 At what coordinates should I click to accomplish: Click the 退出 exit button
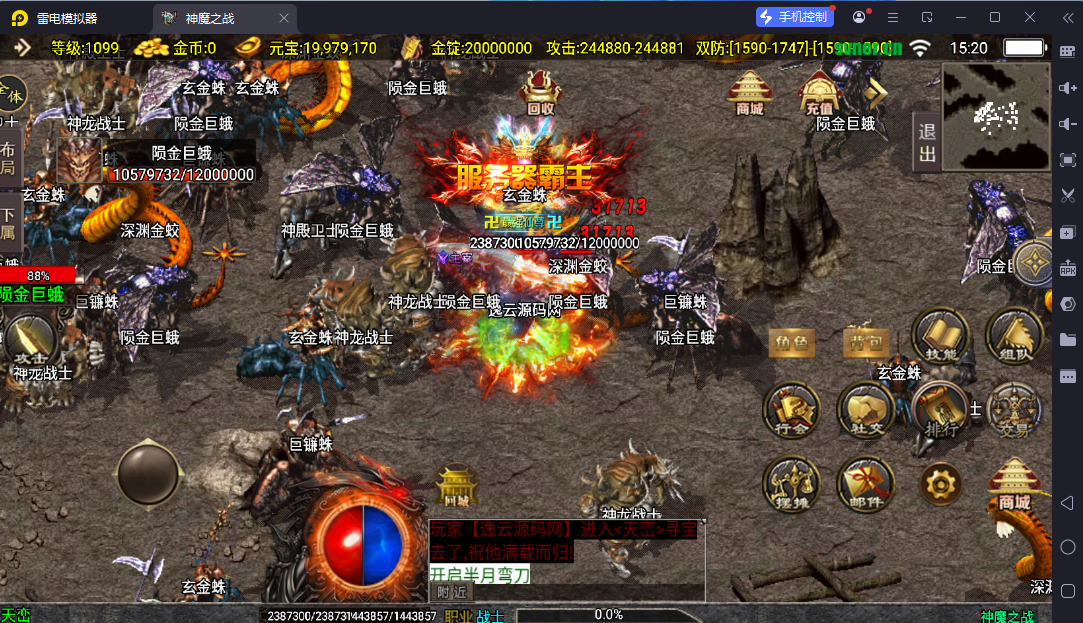[x=927, y=142]
